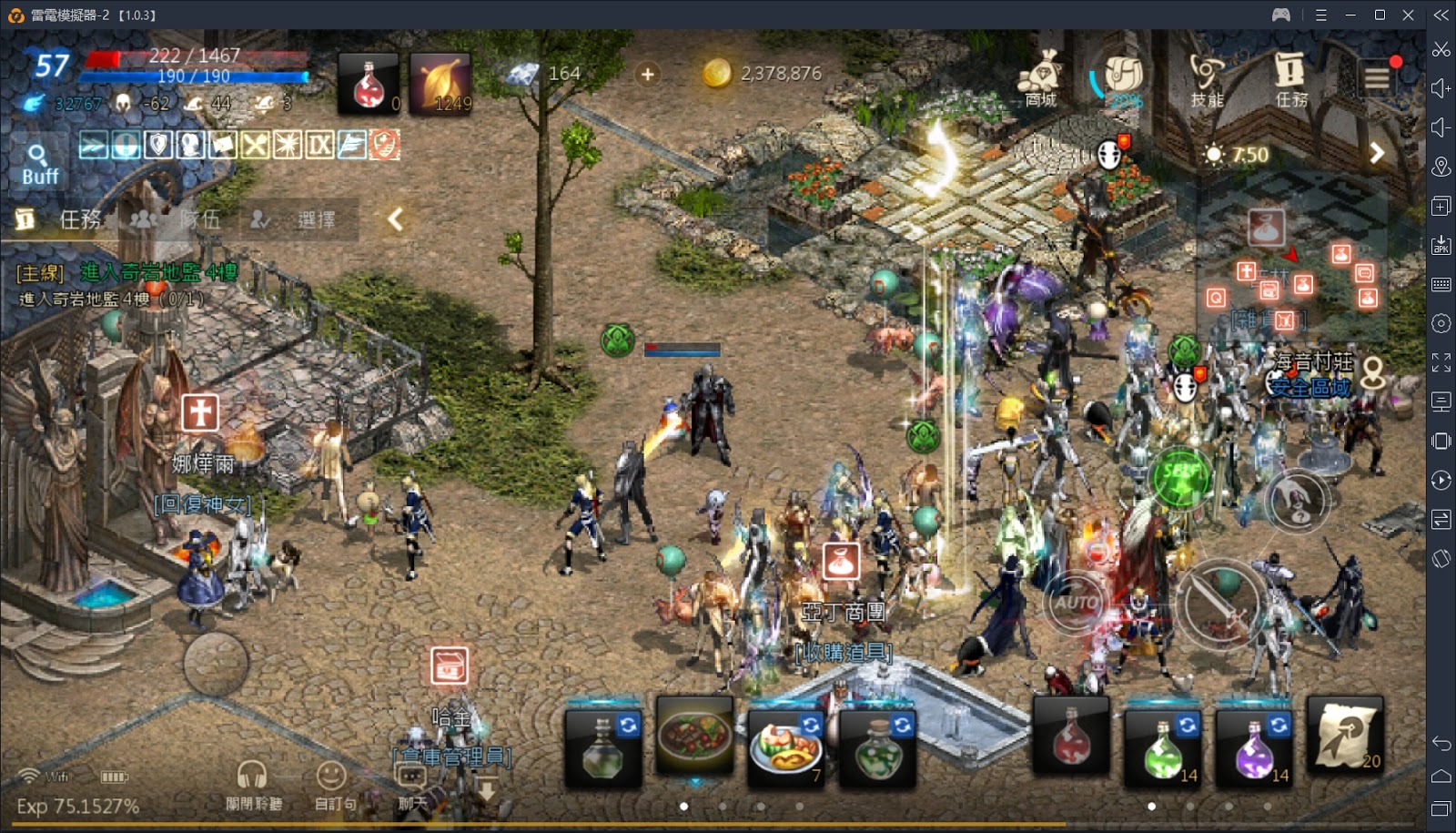Open the inventory bag icon
1456x833 pixels.
click(1123, 78)
